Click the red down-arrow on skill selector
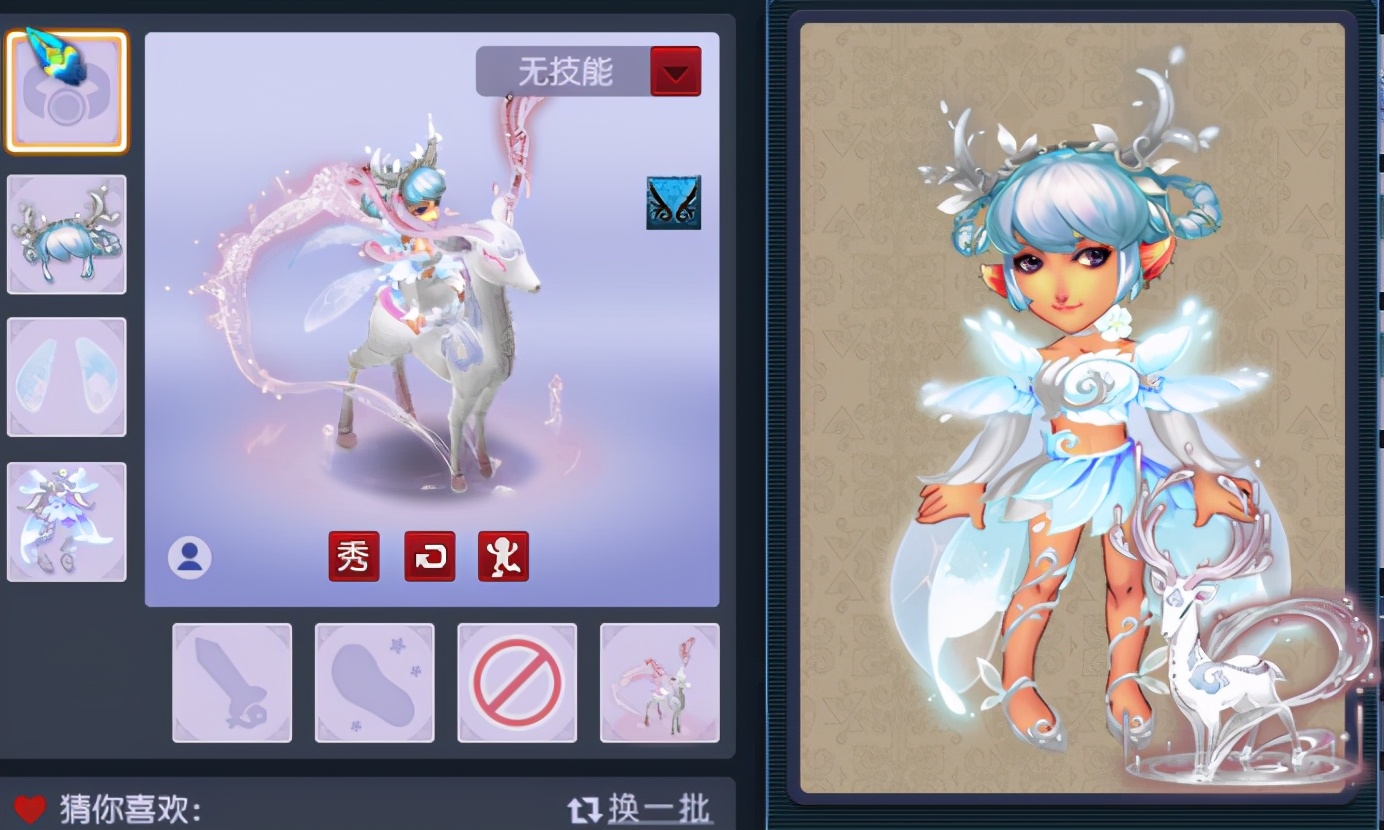Screen dimensions: 1384x830 pos(676,70)
